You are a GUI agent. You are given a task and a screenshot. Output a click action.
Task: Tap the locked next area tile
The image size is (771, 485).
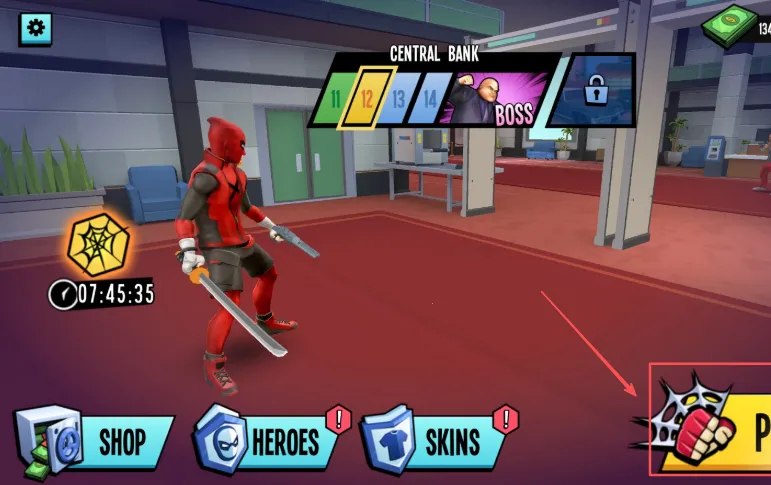coord(595,92)
